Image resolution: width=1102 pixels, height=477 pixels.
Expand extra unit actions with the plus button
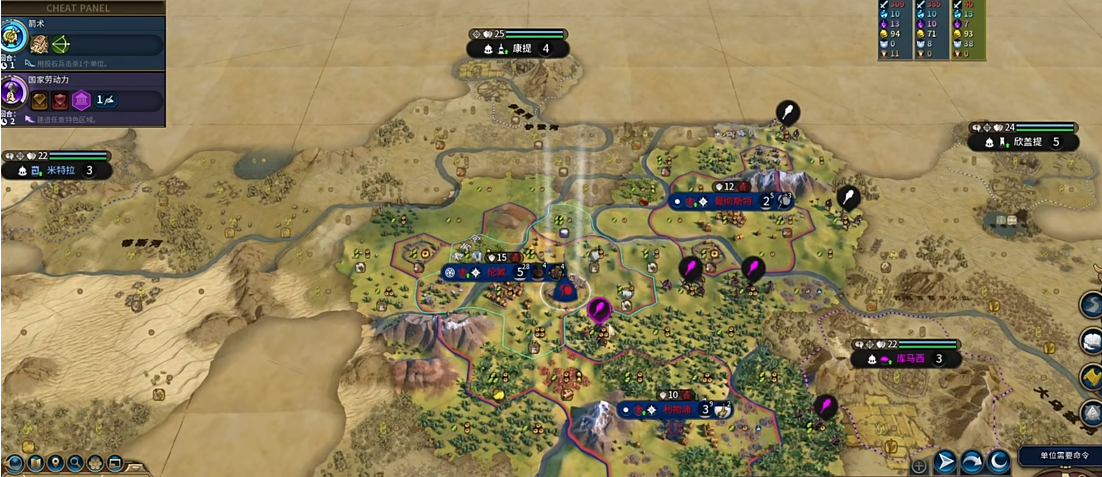coord(919,464)
